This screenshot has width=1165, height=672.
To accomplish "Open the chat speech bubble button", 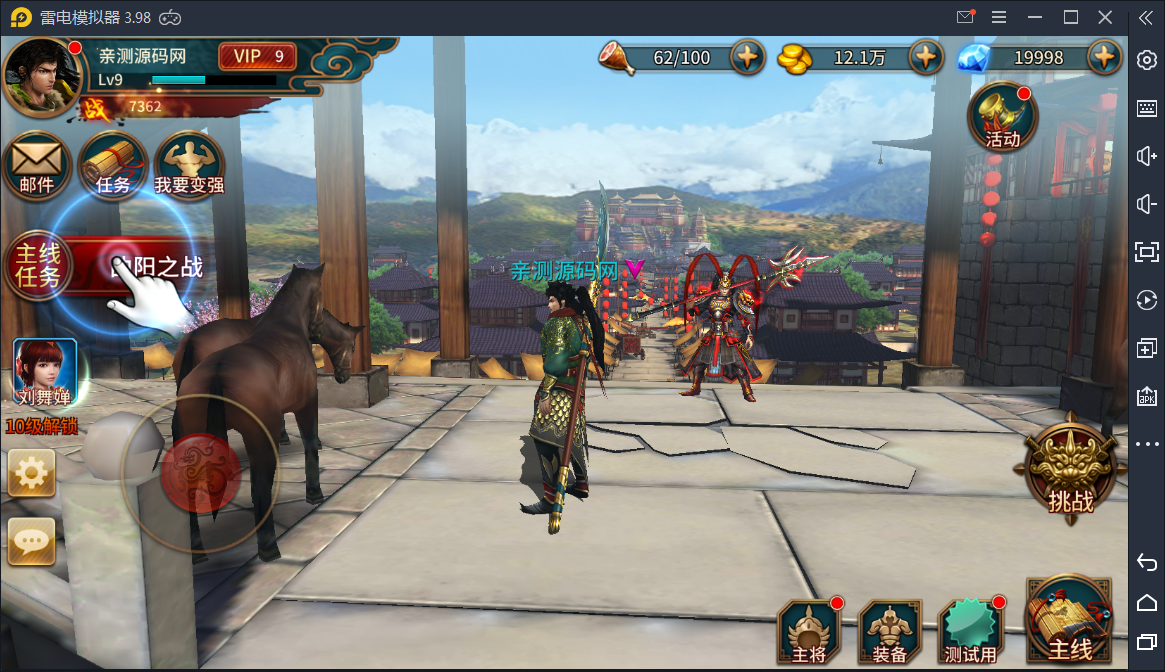I will [31, 542].
